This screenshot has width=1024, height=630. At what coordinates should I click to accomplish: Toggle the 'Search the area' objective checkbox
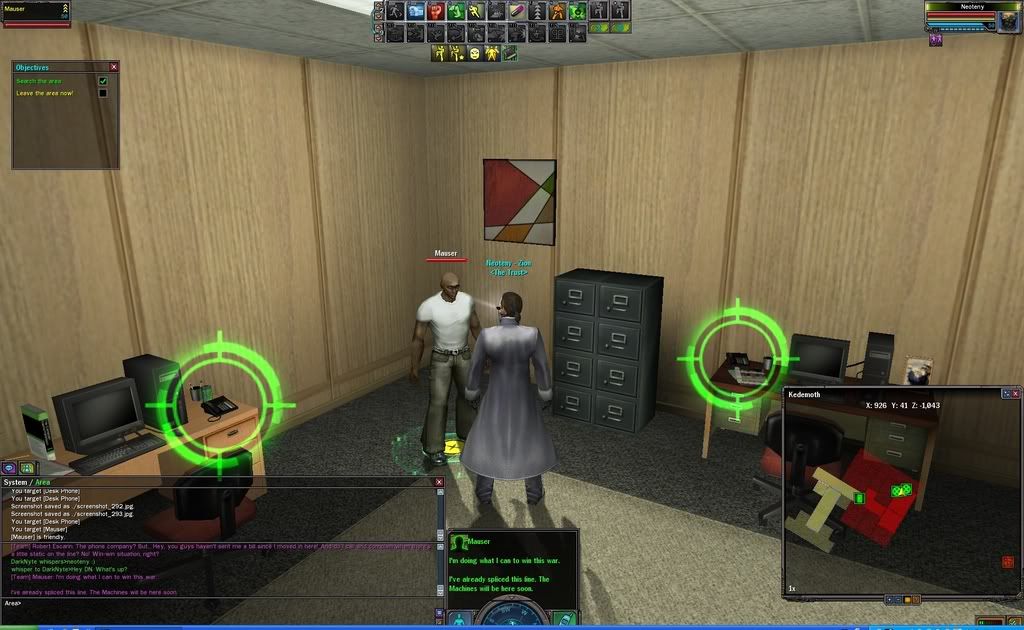click(102, 81)
